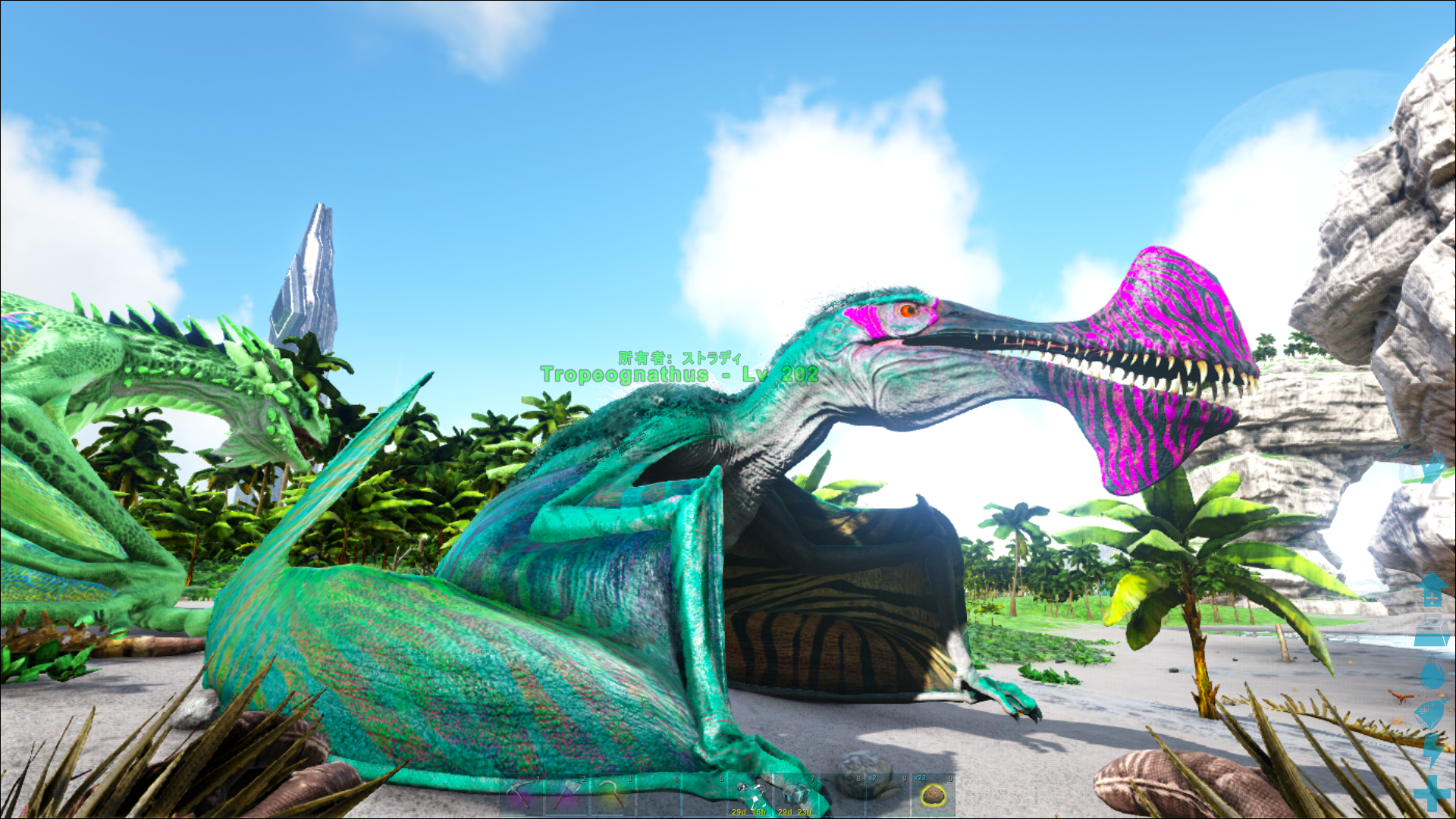Select the waterskin in hotbar slot 7
This screenshot has height=819, width=1456.
coord(798,792)
